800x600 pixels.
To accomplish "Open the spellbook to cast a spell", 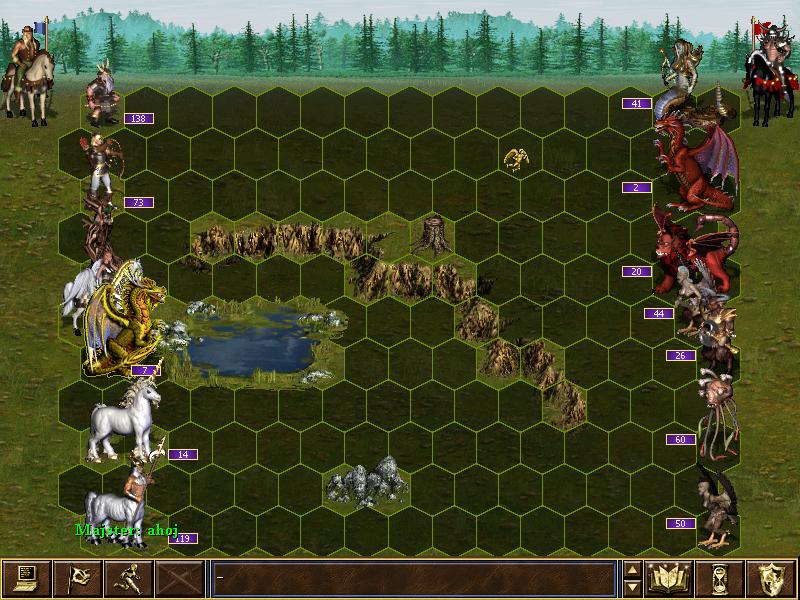I will click(670, 577).
